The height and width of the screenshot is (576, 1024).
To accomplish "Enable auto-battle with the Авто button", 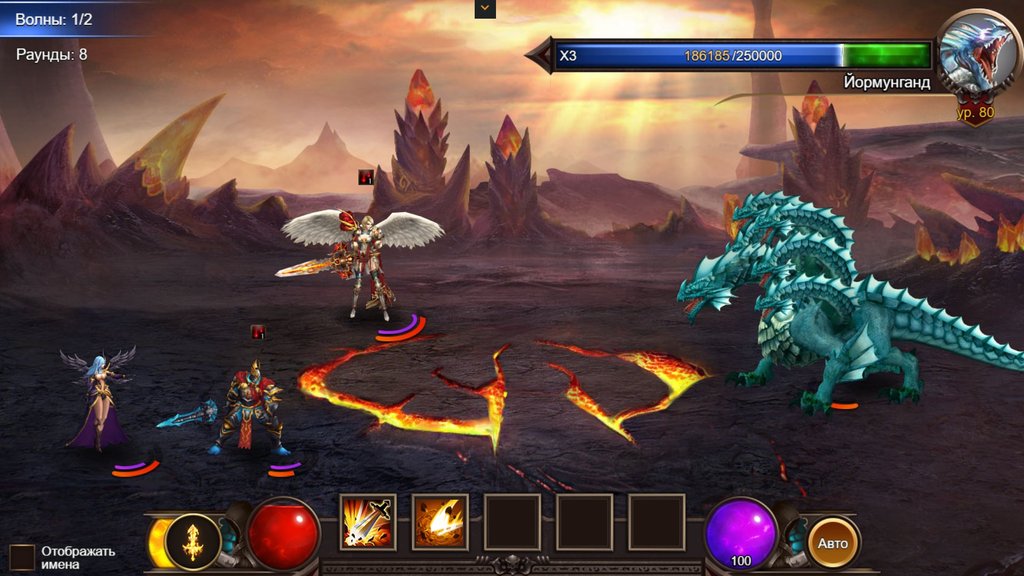I will (x=833, y=543).
